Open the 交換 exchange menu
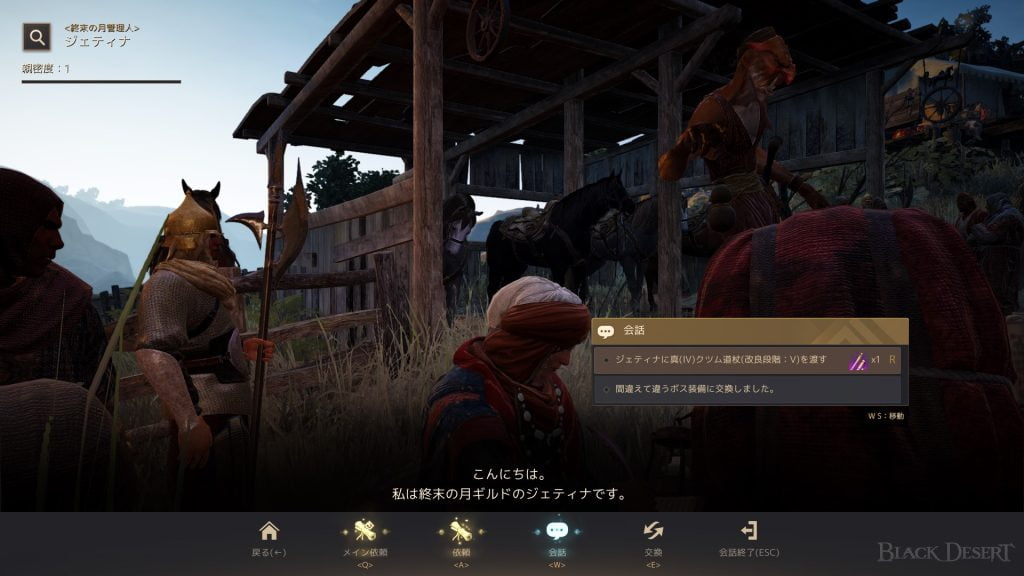Screen dimensions: 1024x576 click(653, 537)
